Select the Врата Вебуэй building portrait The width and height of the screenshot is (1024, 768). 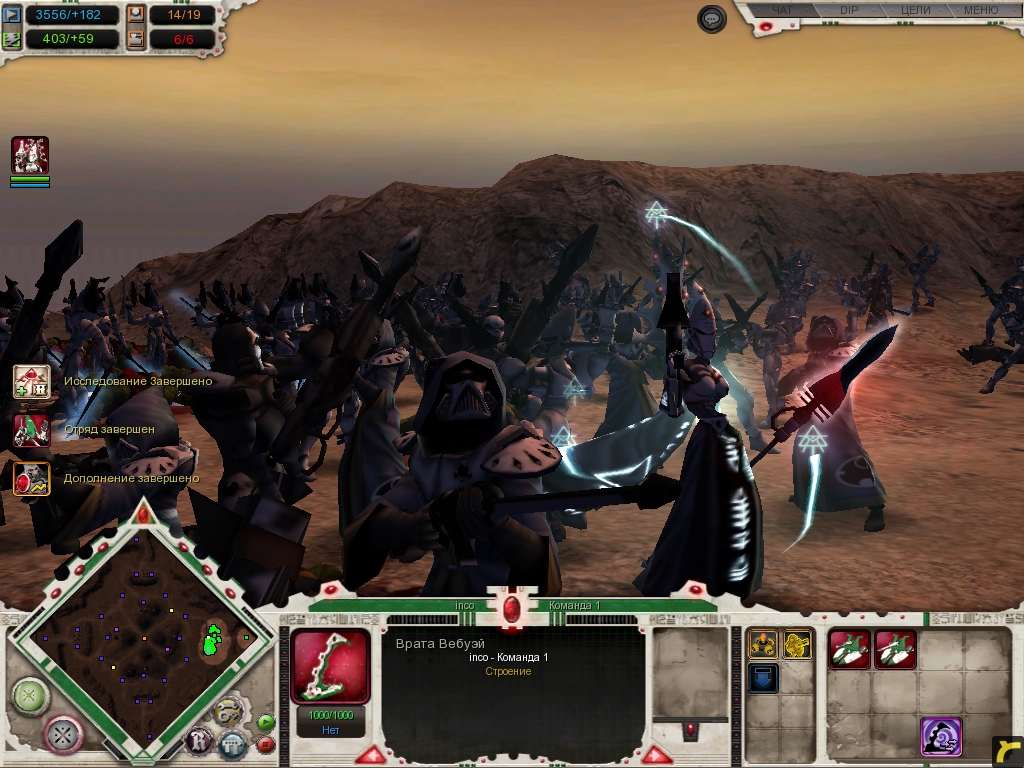point(330,667)
